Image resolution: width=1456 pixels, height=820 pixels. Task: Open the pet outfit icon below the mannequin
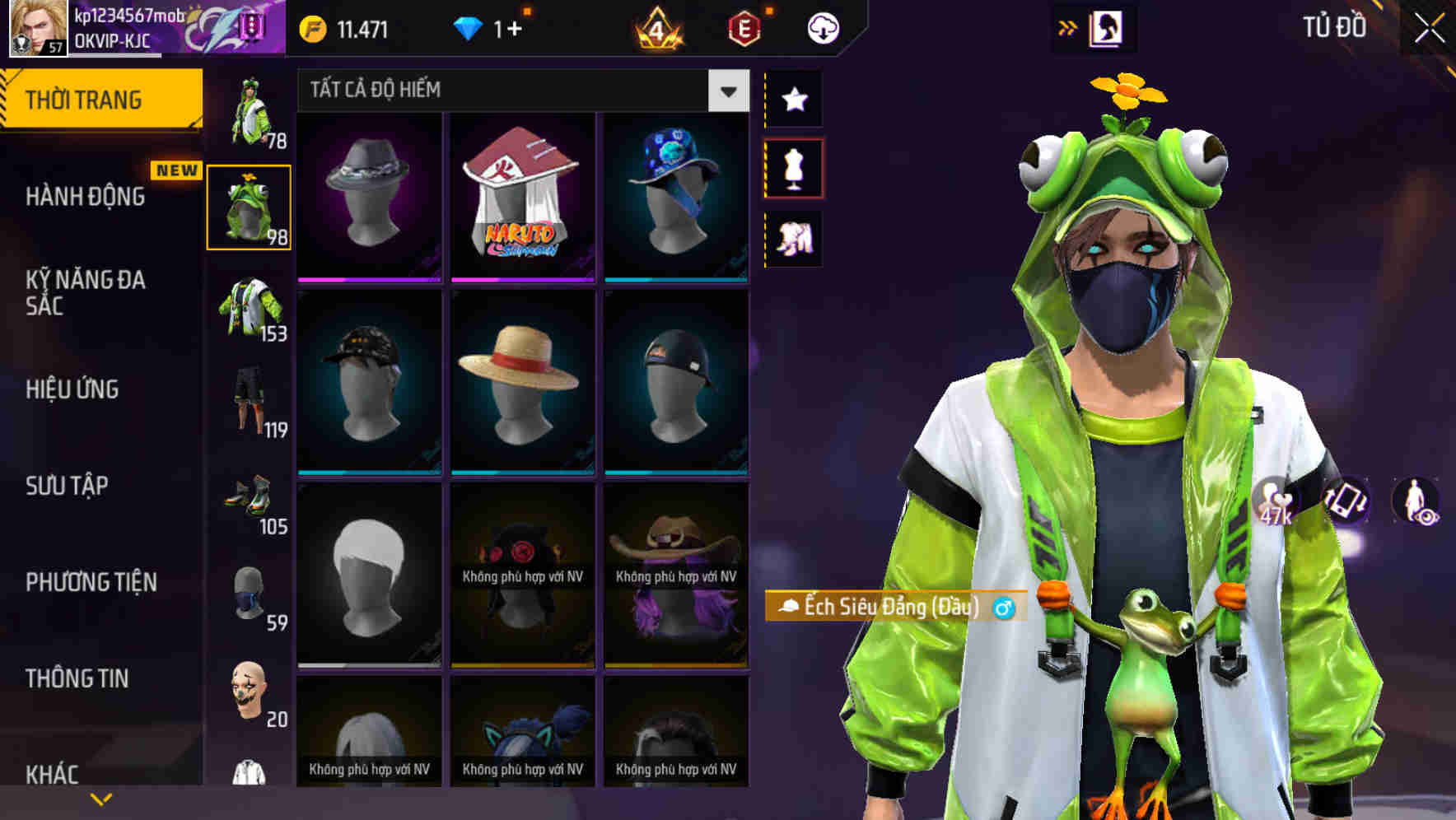[795, 238]
